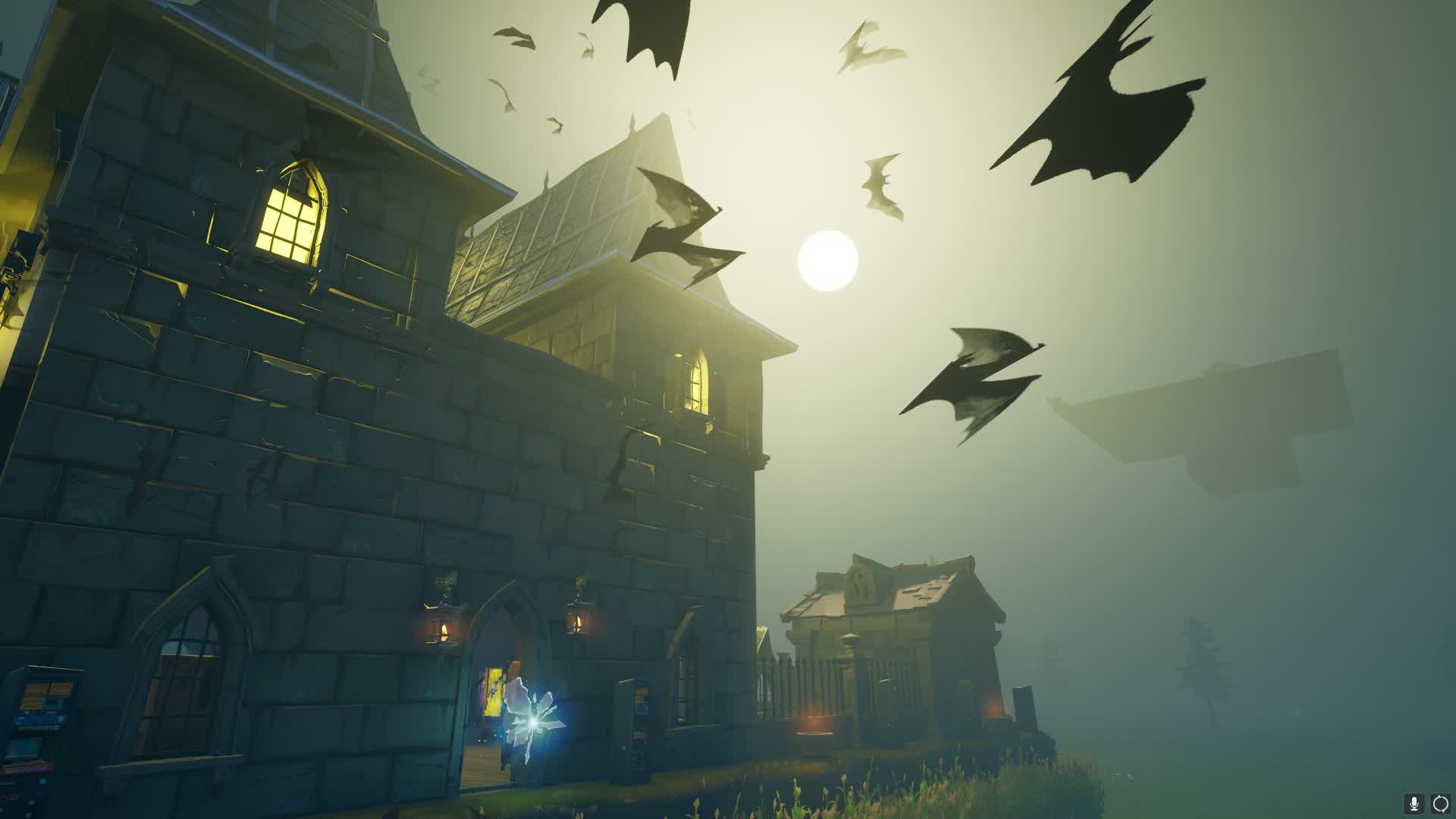Toggle the microphone icon button
Viewport: 1456px width, 819px height.
(1414, 803)
